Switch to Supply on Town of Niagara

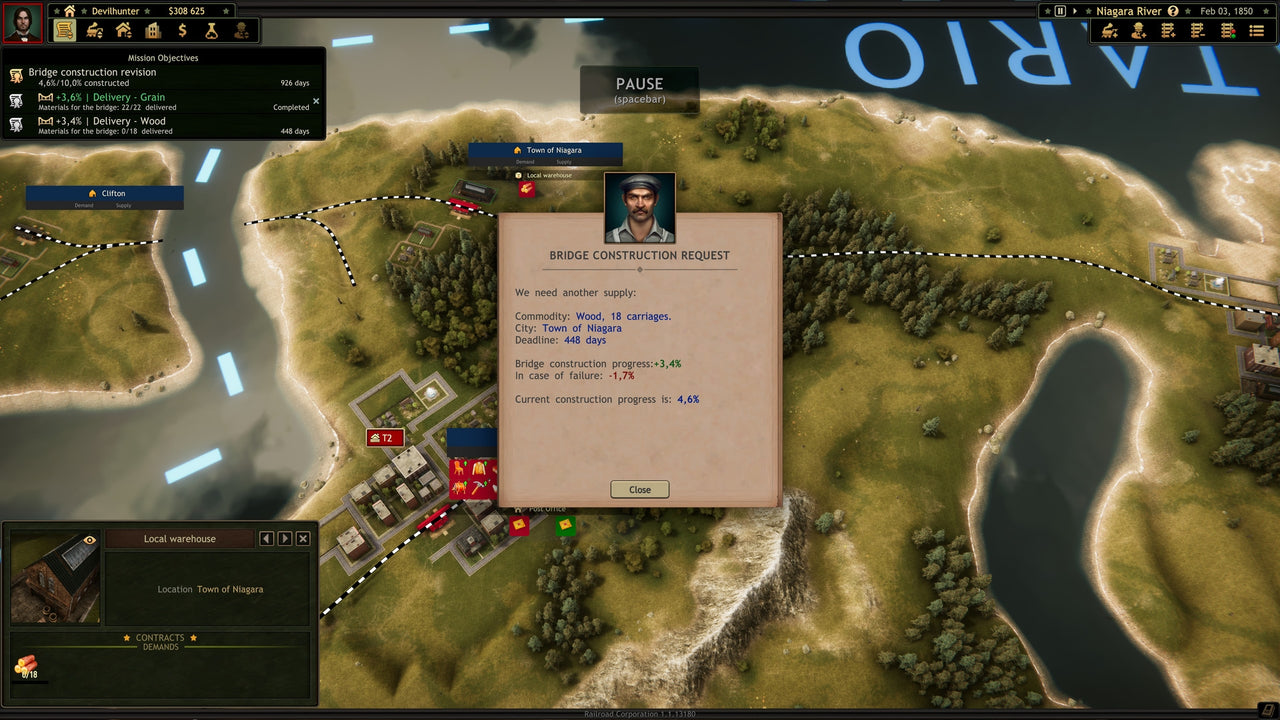566,162
